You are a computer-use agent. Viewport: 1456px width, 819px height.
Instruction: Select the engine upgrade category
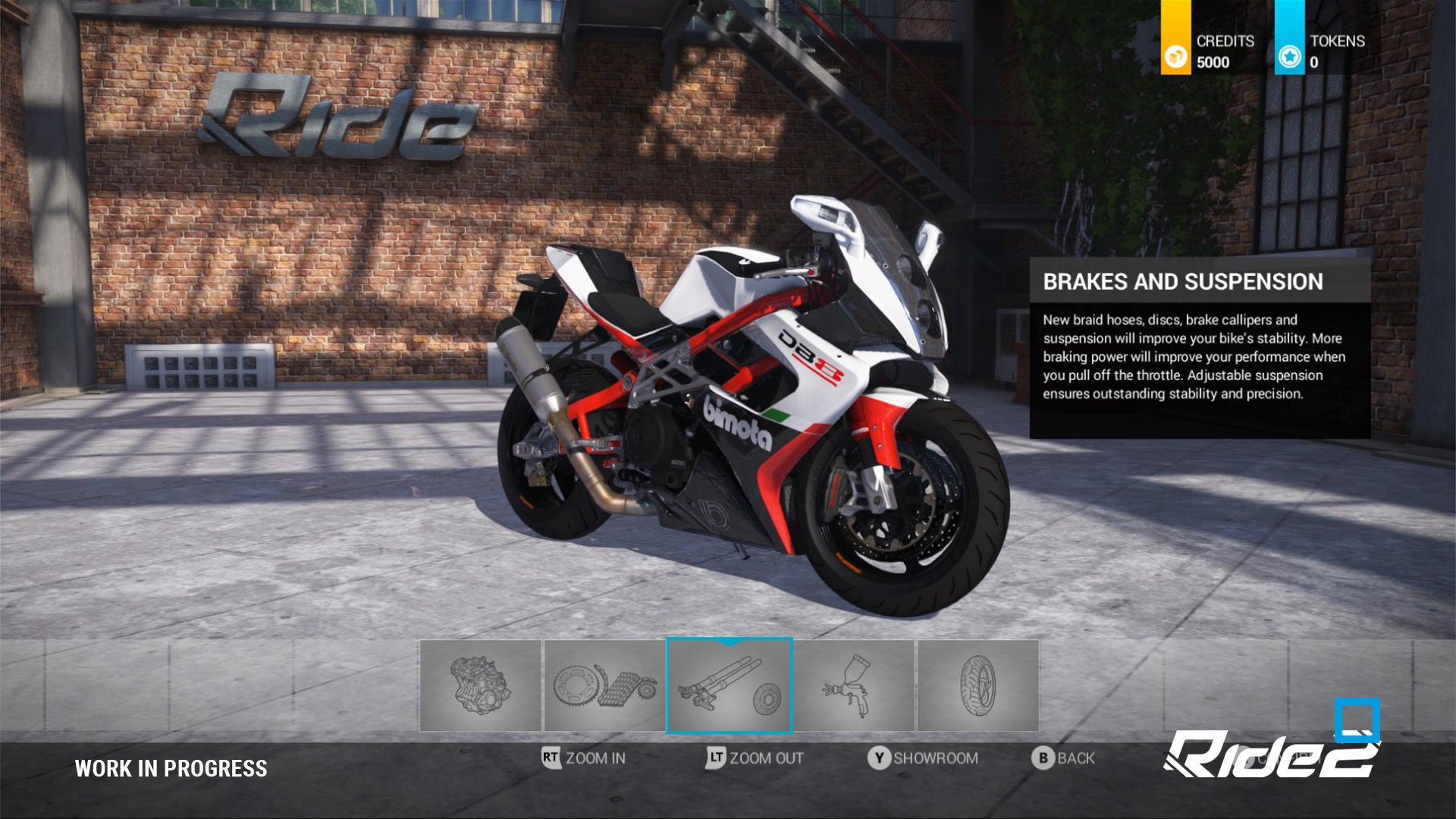(x=481, y=686)
